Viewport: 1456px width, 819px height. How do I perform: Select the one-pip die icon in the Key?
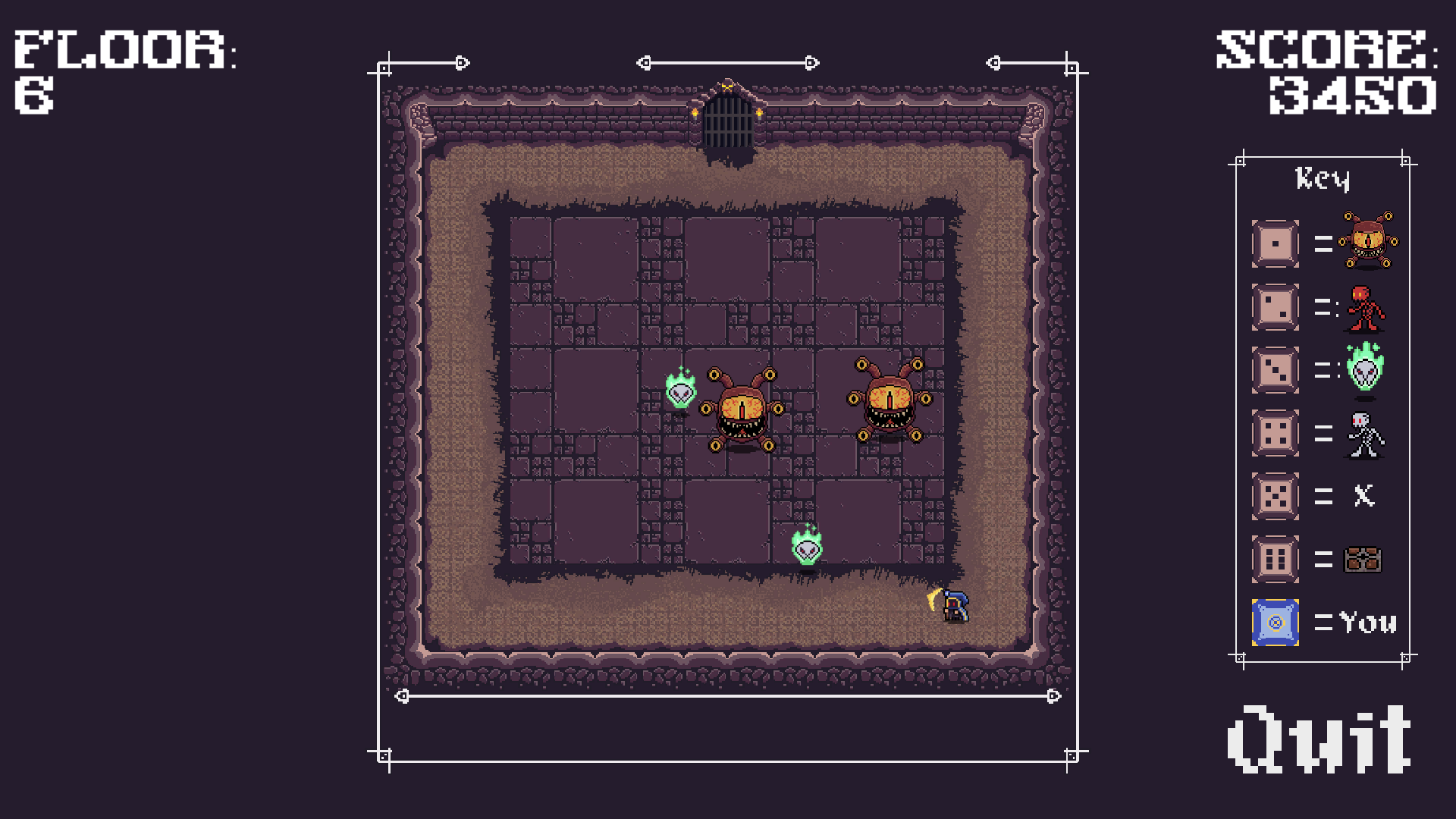[1274, 243]
